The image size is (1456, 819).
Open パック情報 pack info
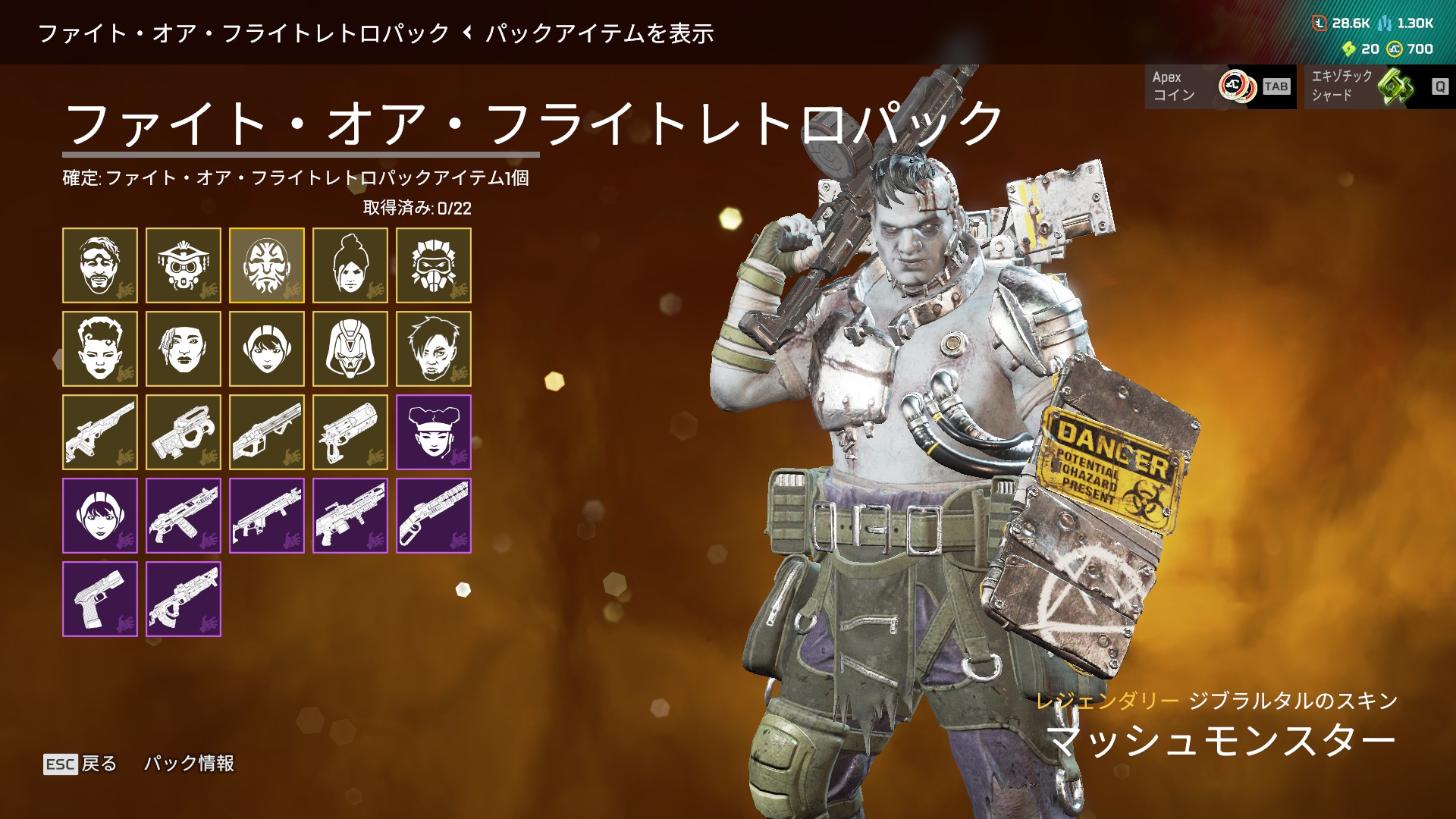coord(190,764)
